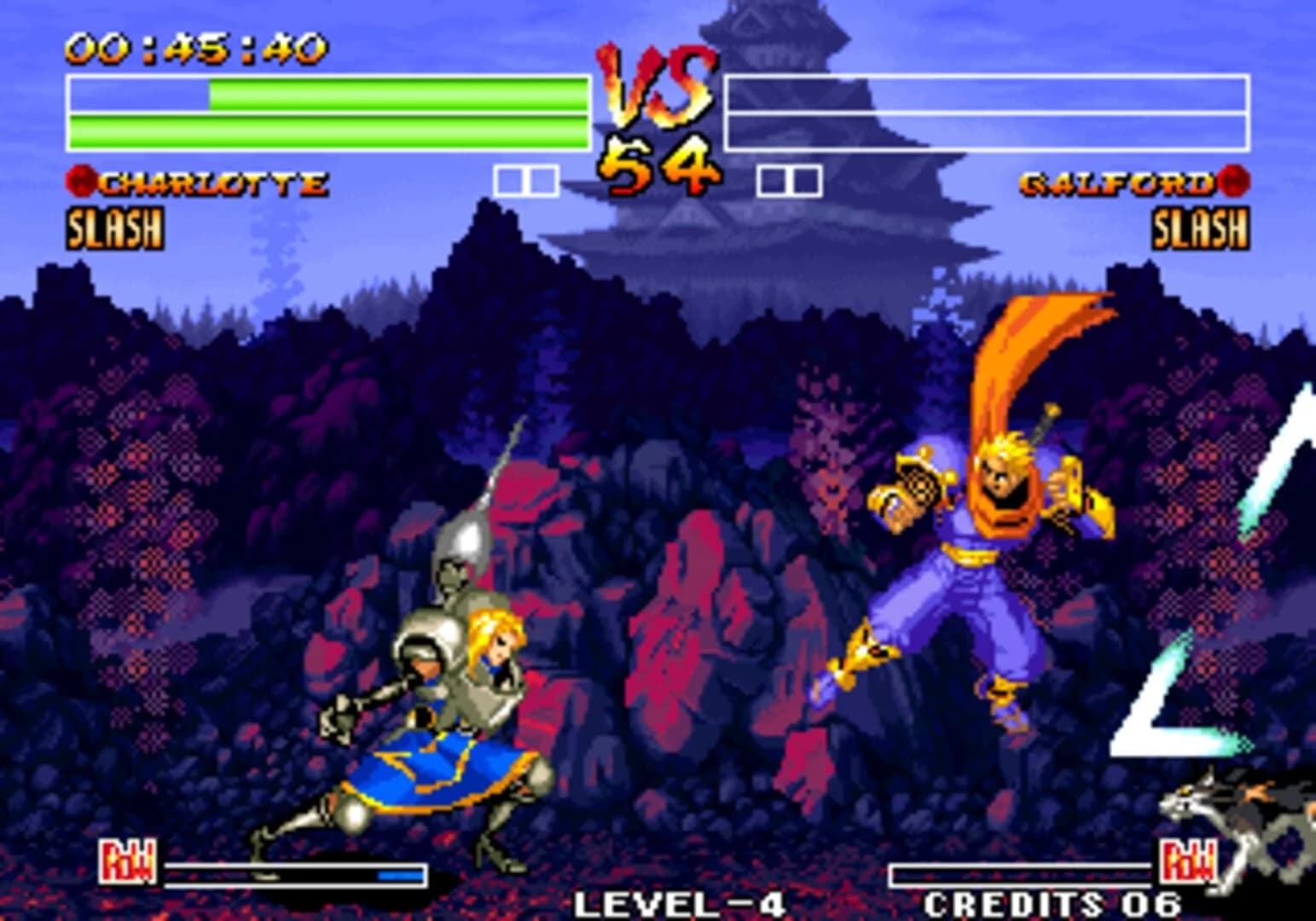Toggle Galford's first victory indicator box
This screenshot has height=921, width=1316.
click(774, 179)
